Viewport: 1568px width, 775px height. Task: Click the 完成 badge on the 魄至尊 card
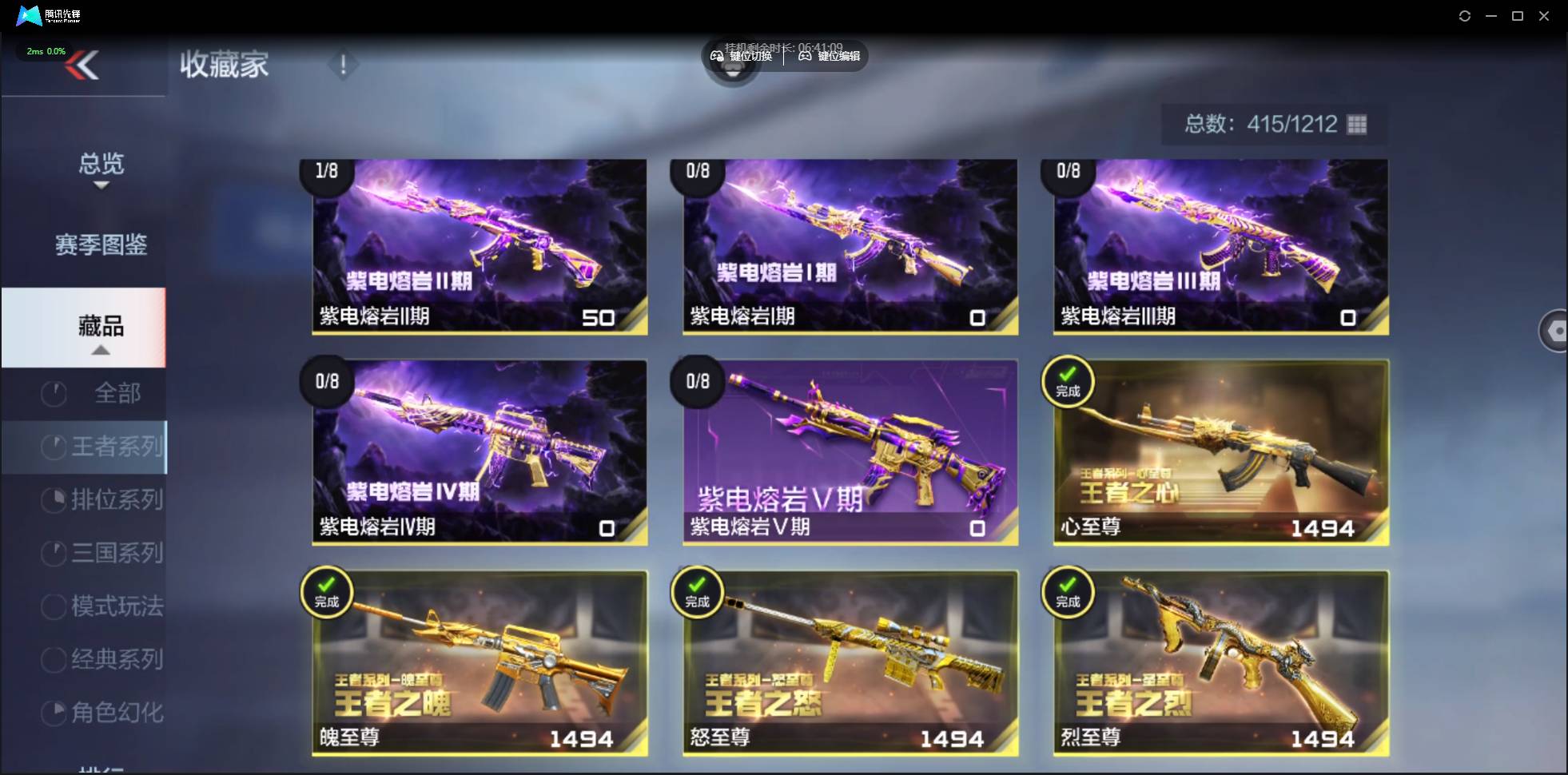[x=326, y=593]
